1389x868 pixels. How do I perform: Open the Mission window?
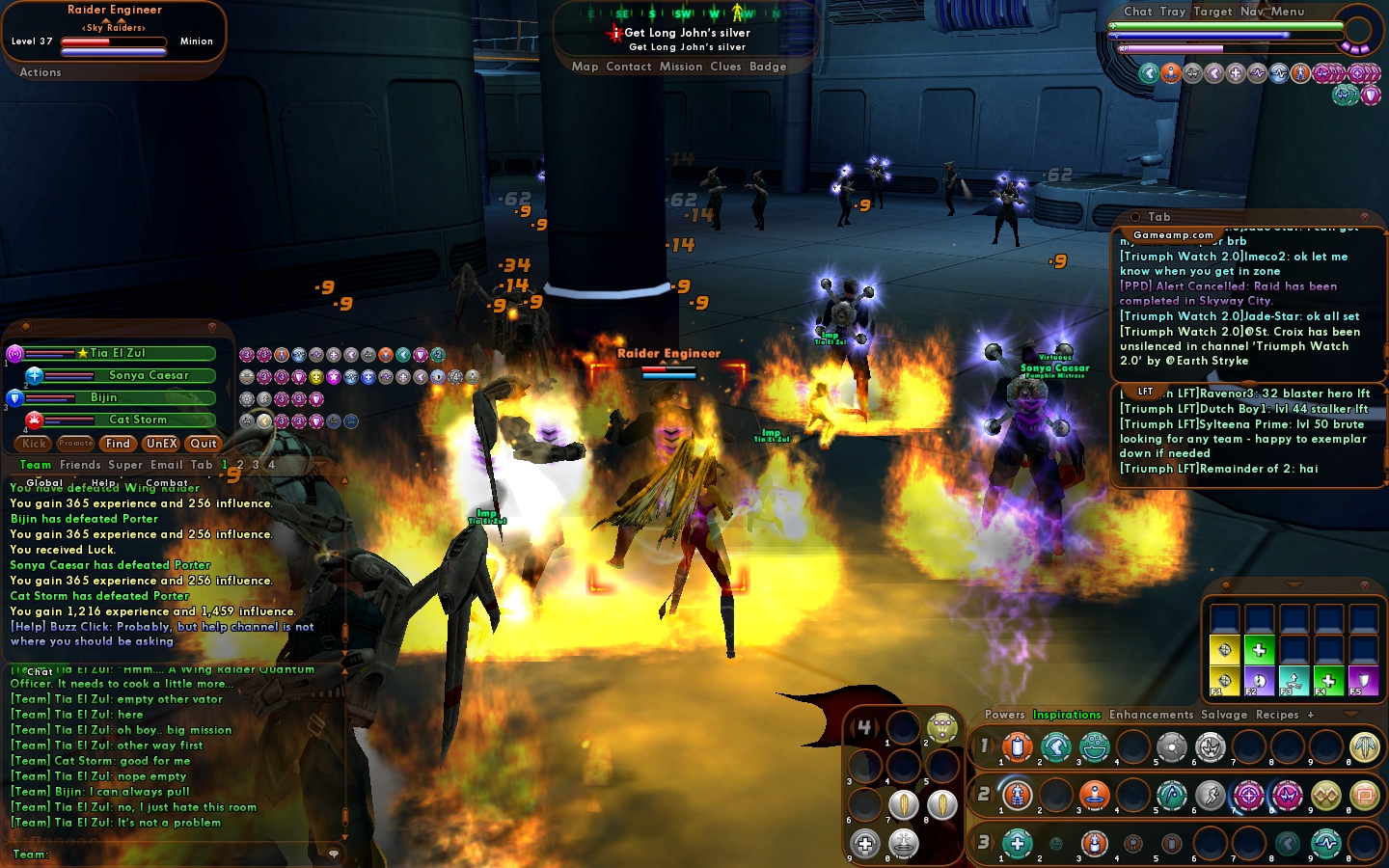click(681, 67)
